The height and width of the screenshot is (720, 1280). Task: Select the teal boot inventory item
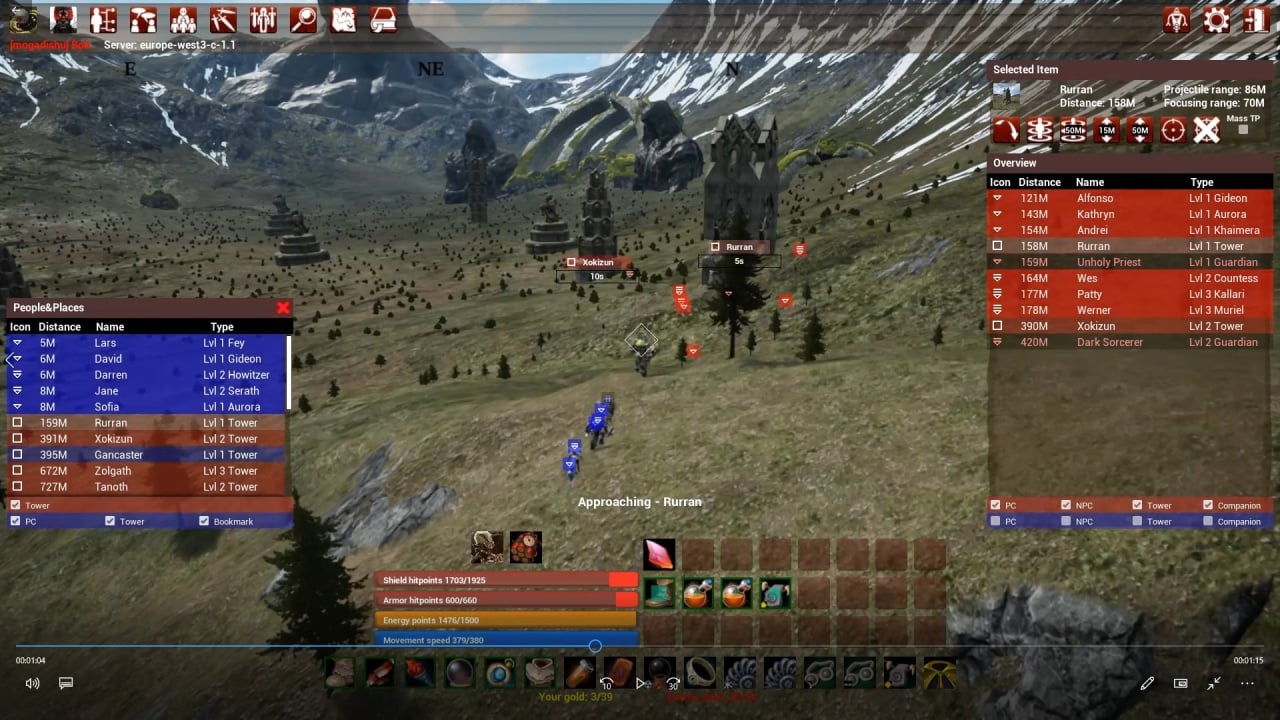(659, 593)
